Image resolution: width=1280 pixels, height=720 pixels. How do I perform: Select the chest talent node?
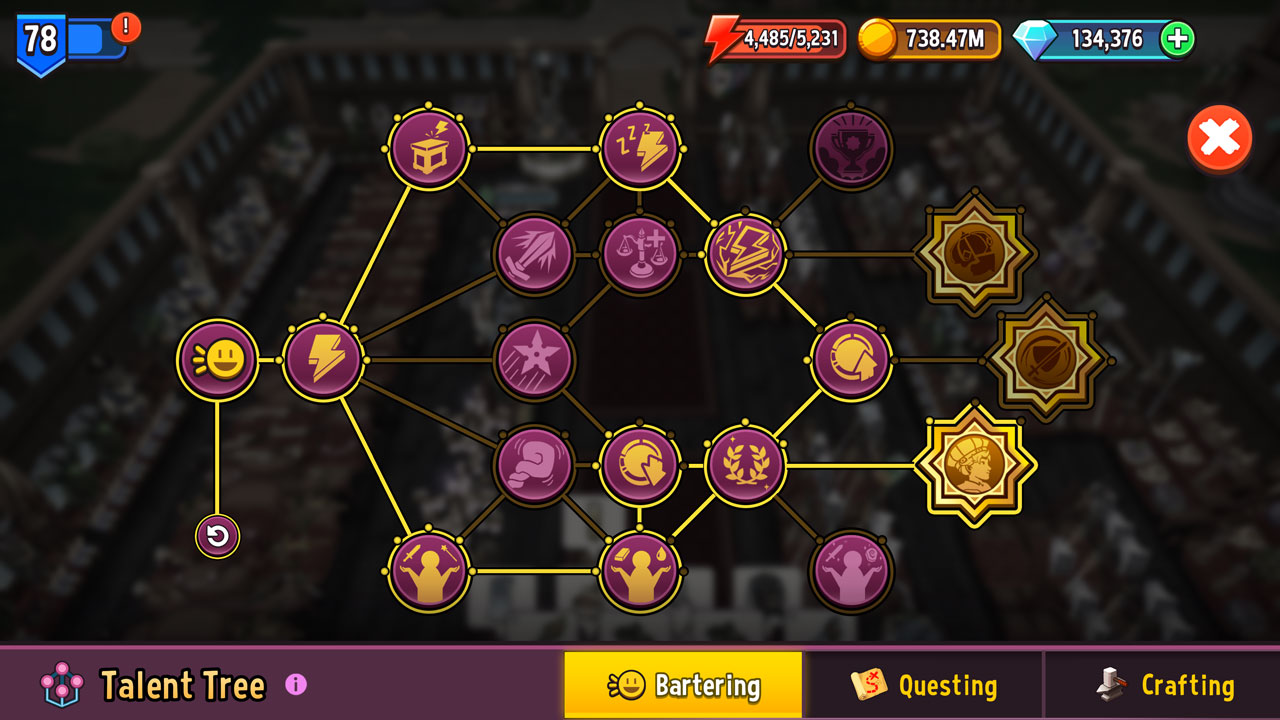pyautogui.click(x=430, y=148)
